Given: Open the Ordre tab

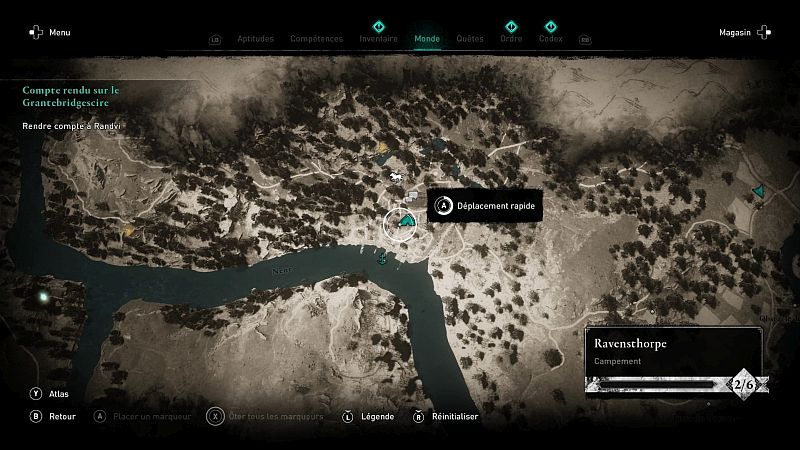Looking at the screenshot, I should (x=511, y=39).
